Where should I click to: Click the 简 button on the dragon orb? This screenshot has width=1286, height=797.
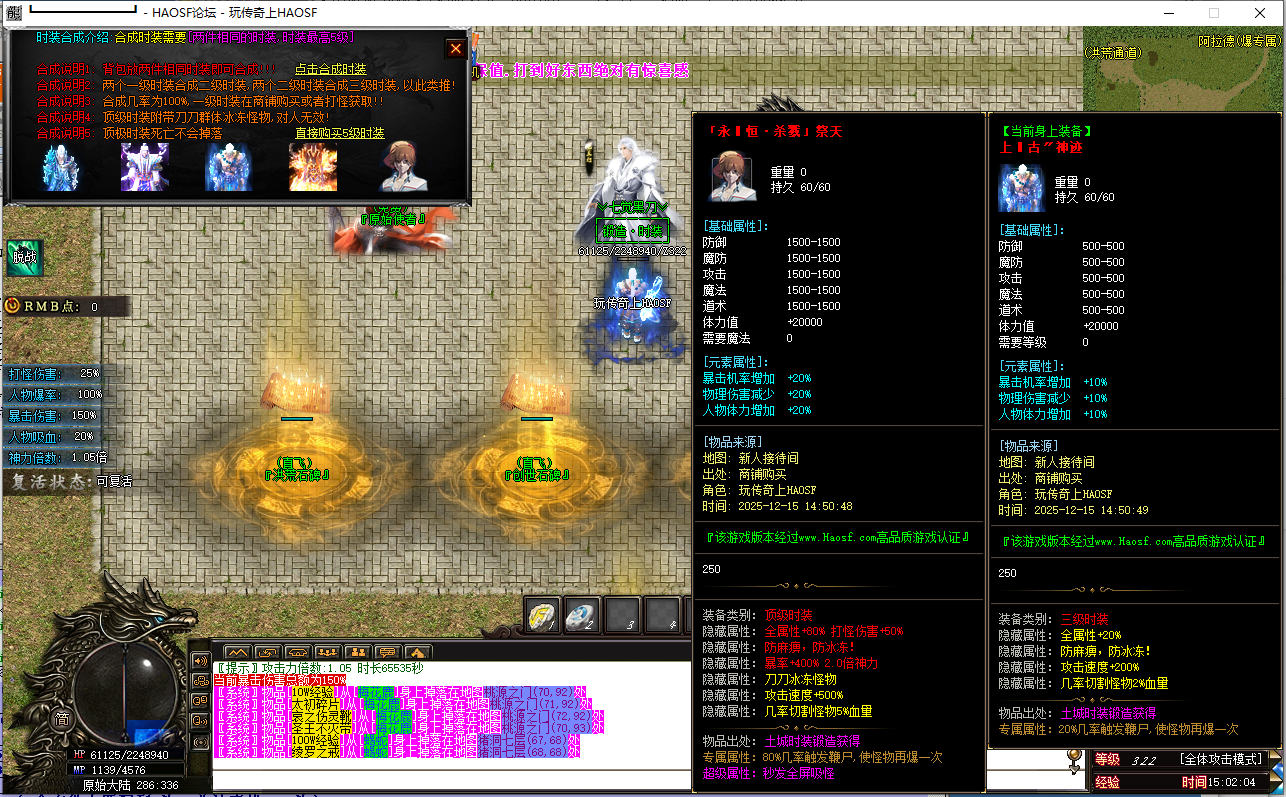click(62, 718)
